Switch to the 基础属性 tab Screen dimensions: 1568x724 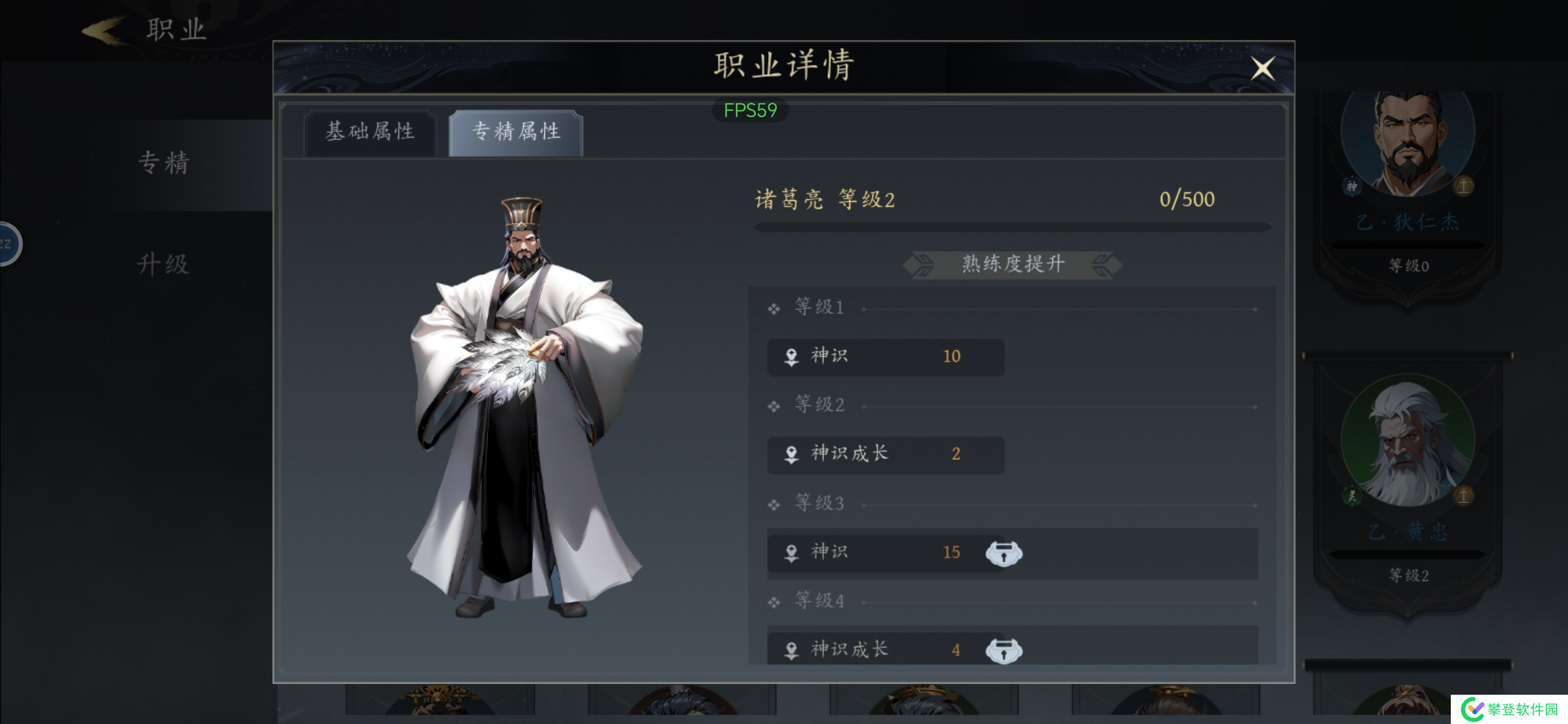(371, 132)
